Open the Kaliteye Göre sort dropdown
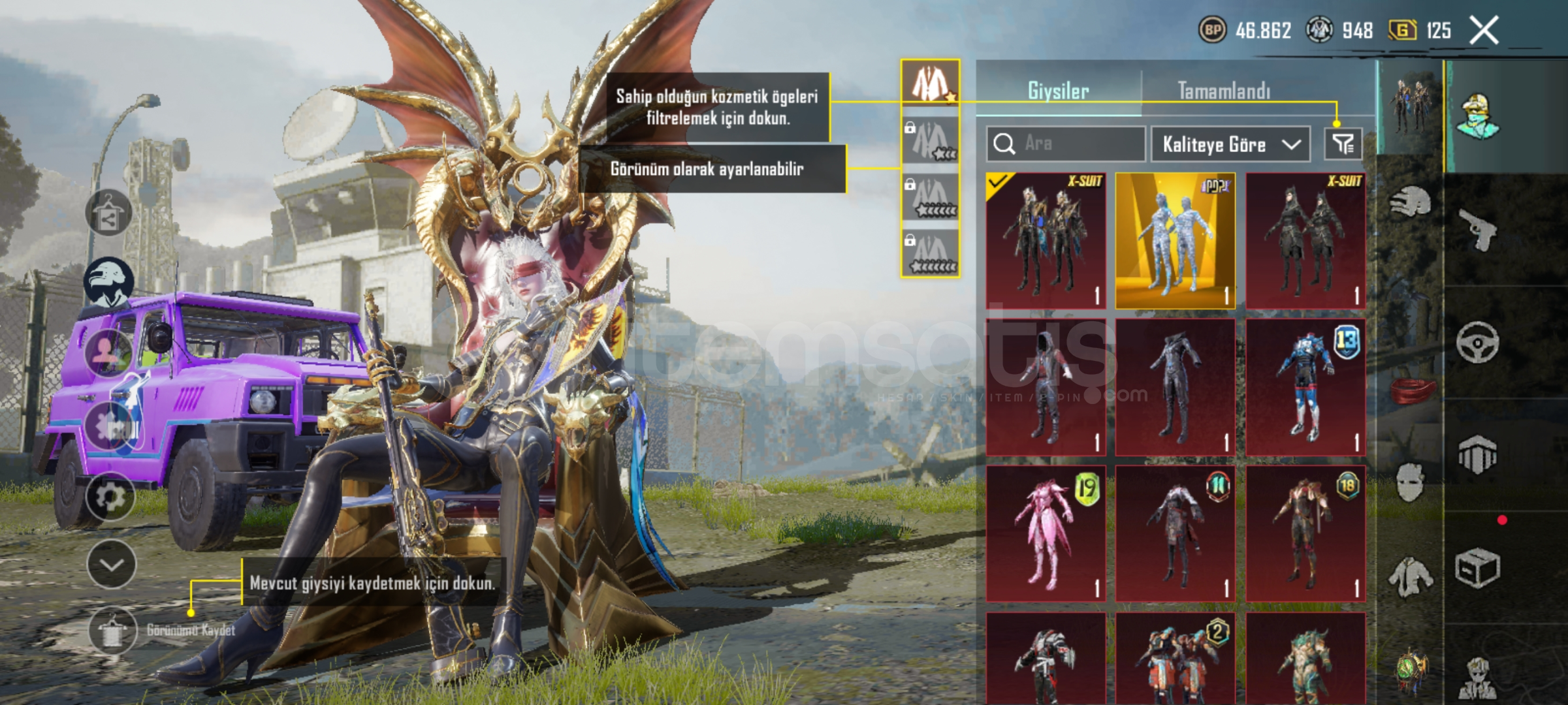Viewport: 1568px width, 705px height. 1230,144
